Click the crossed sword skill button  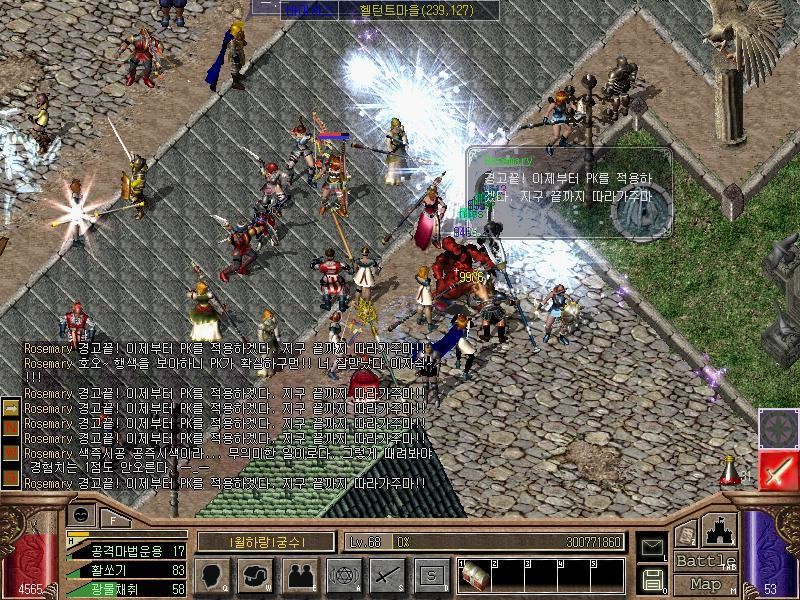[386, 575]
